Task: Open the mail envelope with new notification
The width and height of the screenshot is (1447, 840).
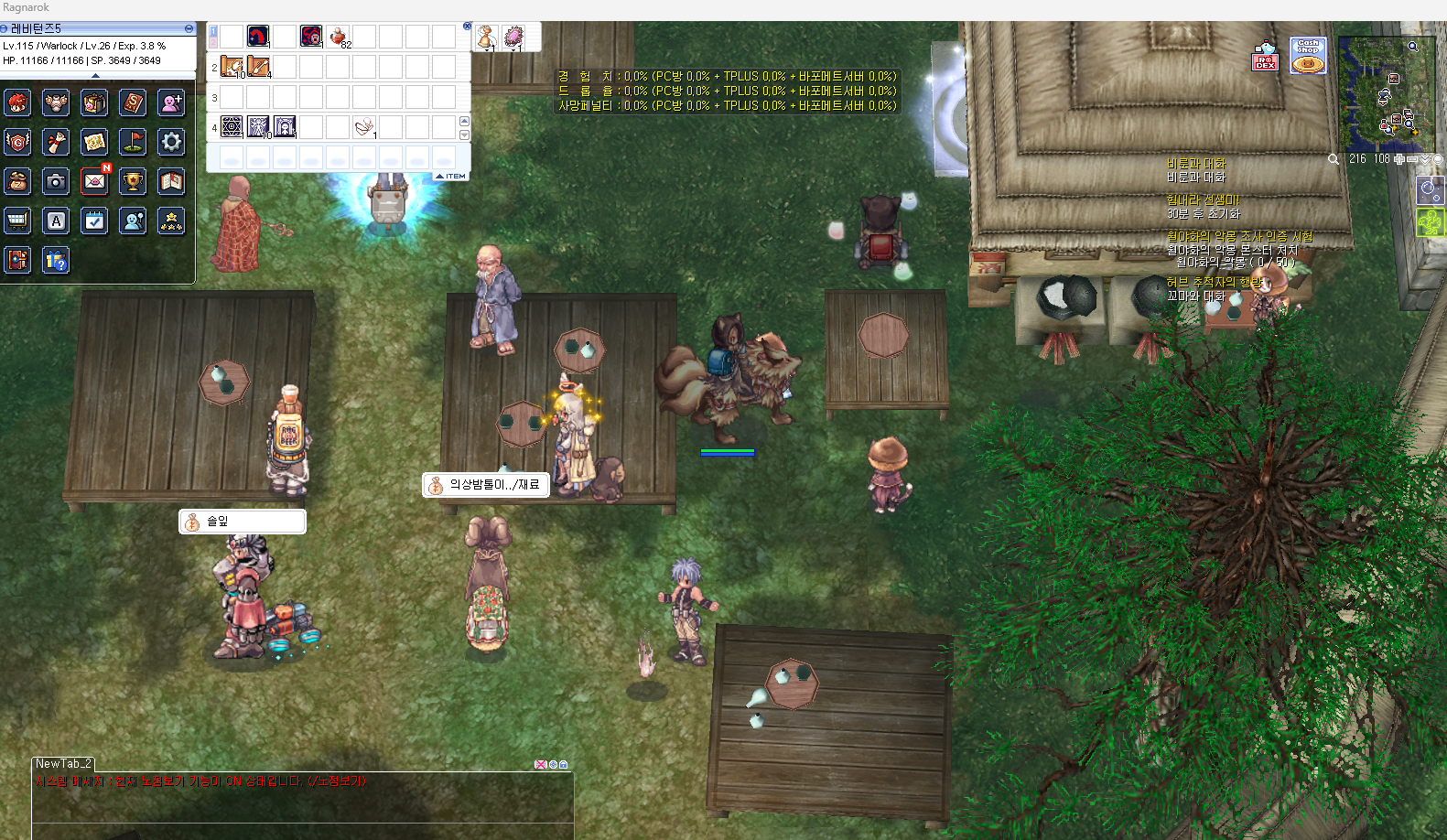Action: tap(94, 181)
